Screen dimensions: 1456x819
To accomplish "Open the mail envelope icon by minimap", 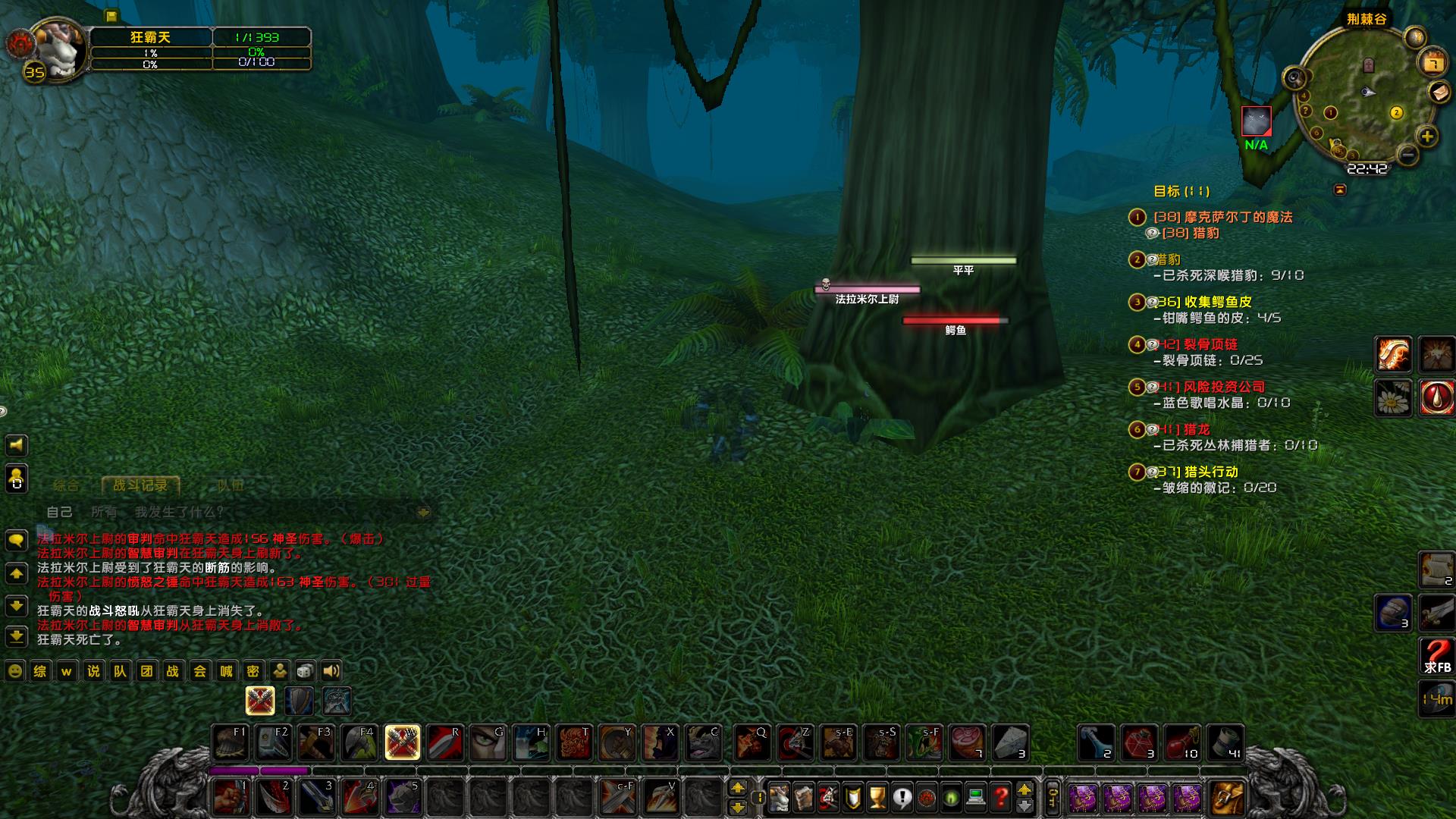I will tap(1439, 92).
